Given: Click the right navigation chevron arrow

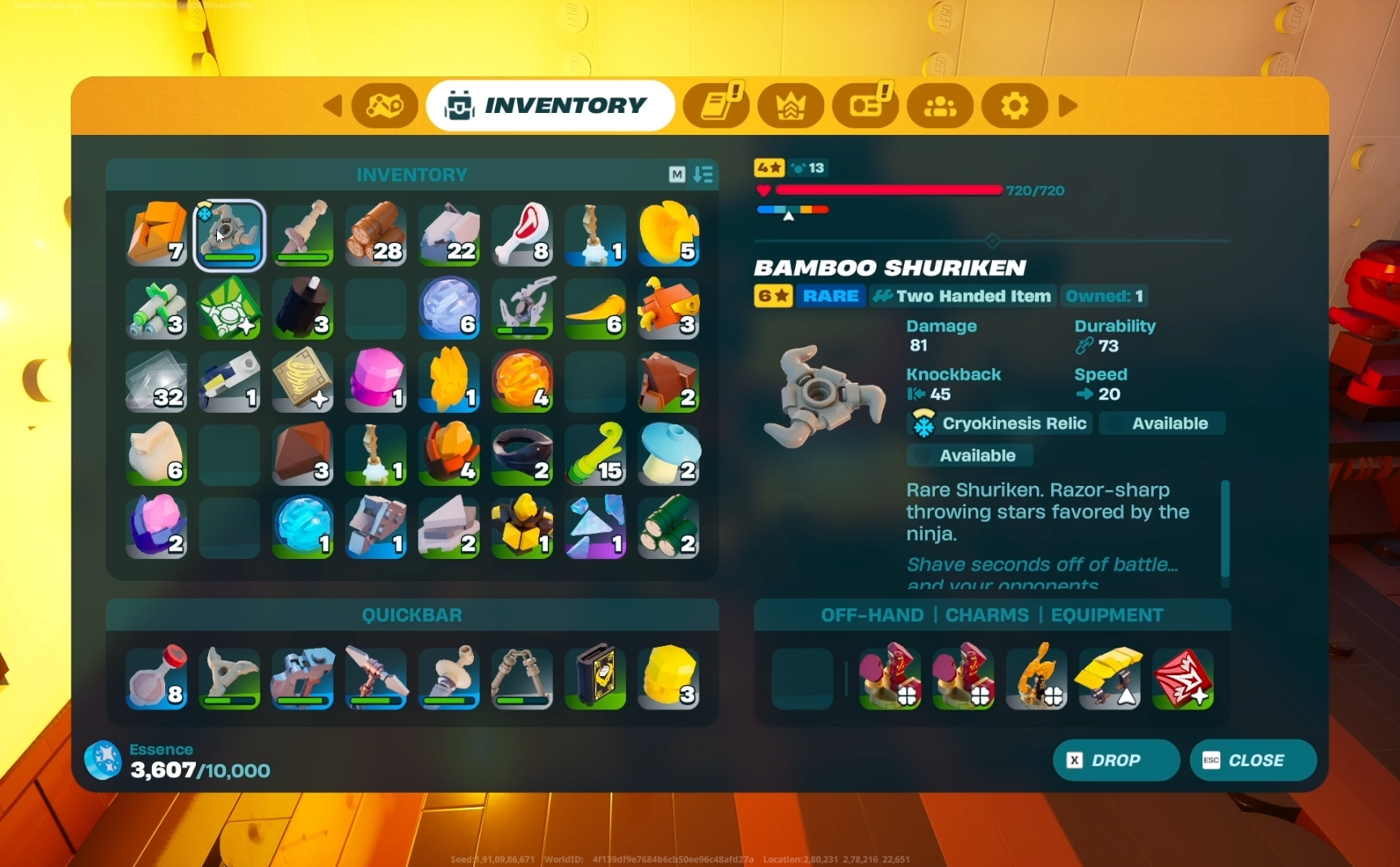Looking at the screenshot, I should (x=1067, y=106).
